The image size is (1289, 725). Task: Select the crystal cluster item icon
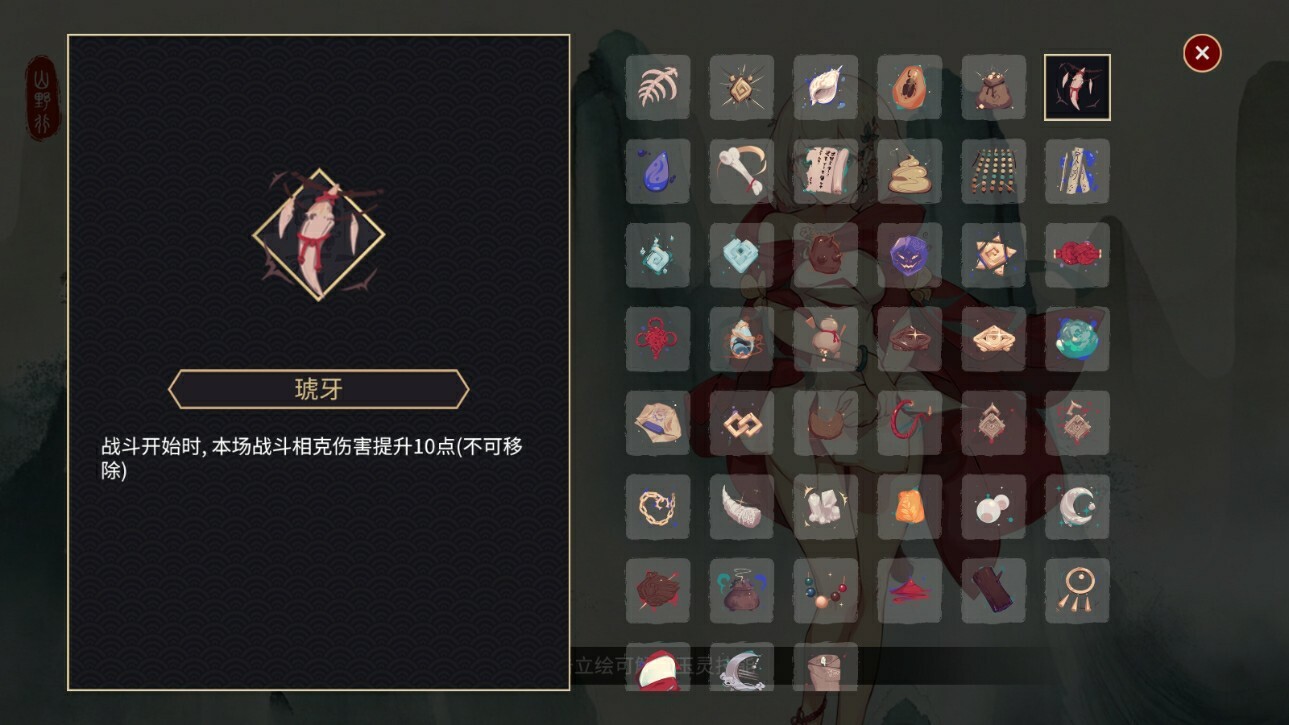tap(826, 507)
